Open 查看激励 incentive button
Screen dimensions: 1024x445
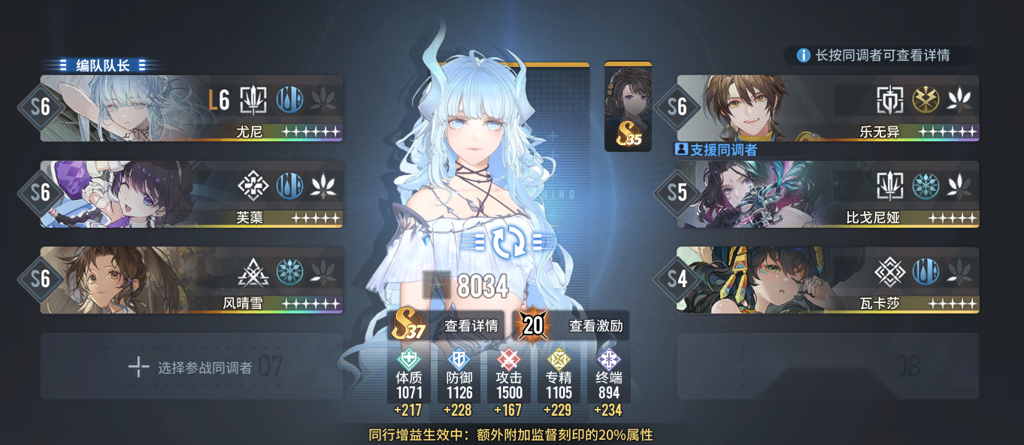pyautogui.click(x=597, y=325)
